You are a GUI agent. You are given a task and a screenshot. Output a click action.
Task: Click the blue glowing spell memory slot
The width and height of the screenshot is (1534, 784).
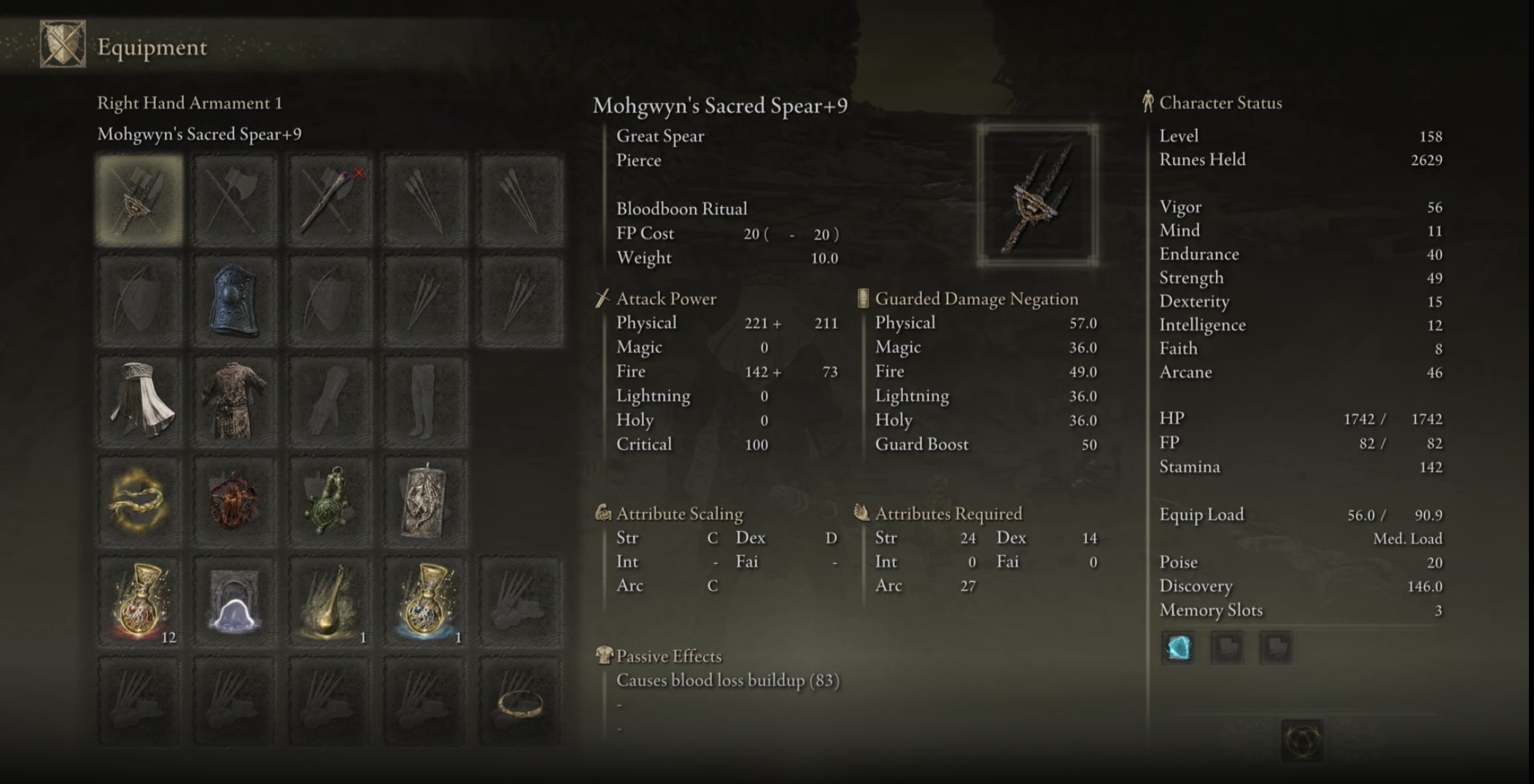[x=1178, y=648]
